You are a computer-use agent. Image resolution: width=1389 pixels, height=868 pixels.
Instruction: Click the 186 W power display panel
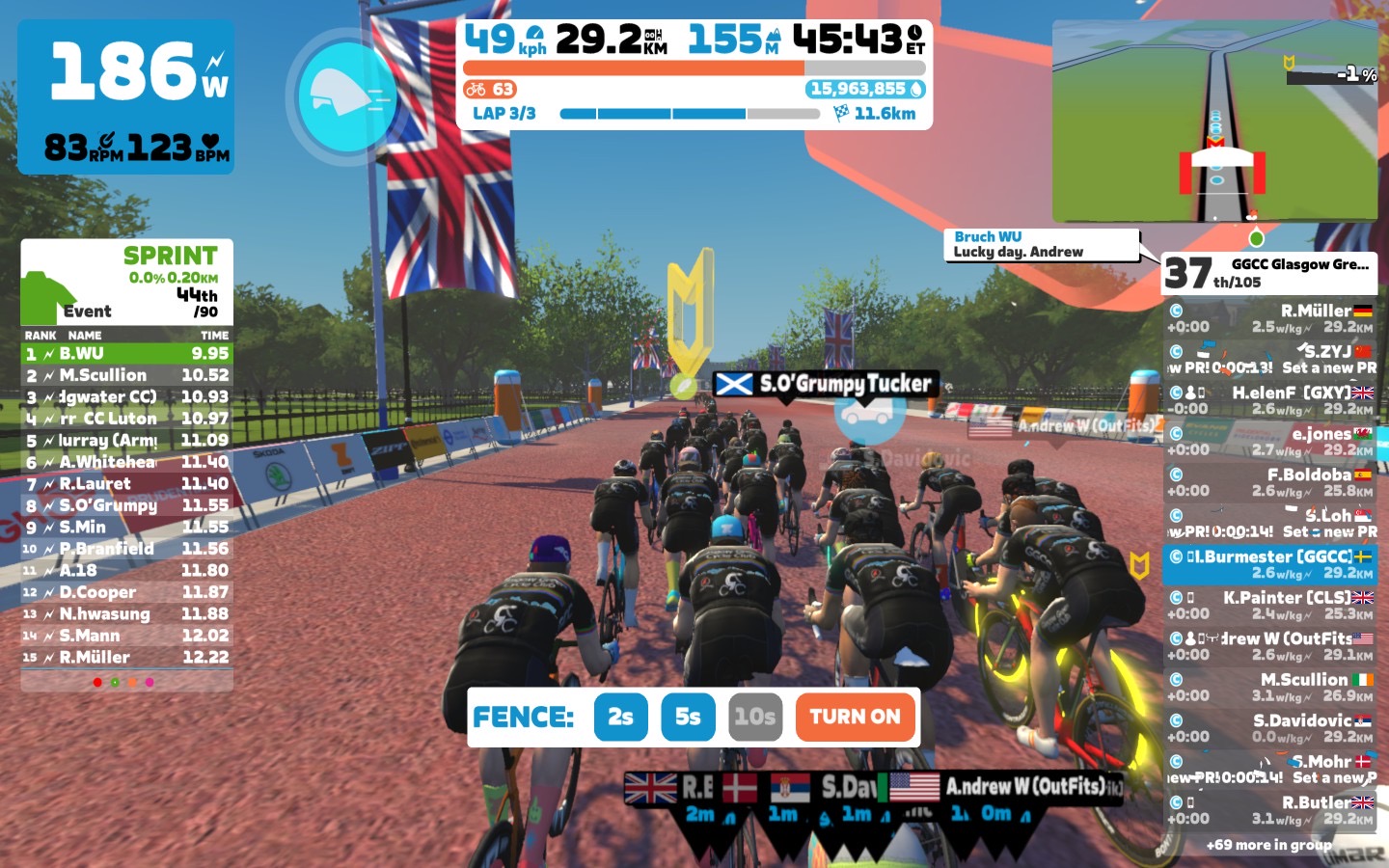coord(125,96)
